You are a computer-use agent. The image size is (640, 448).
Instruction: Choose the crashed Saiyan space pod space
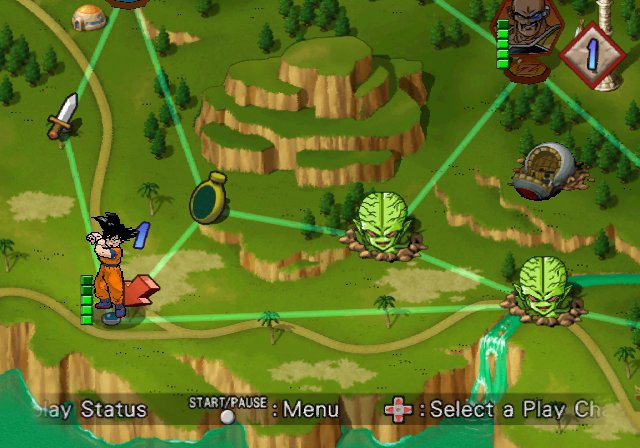click(x=546, y=170)
